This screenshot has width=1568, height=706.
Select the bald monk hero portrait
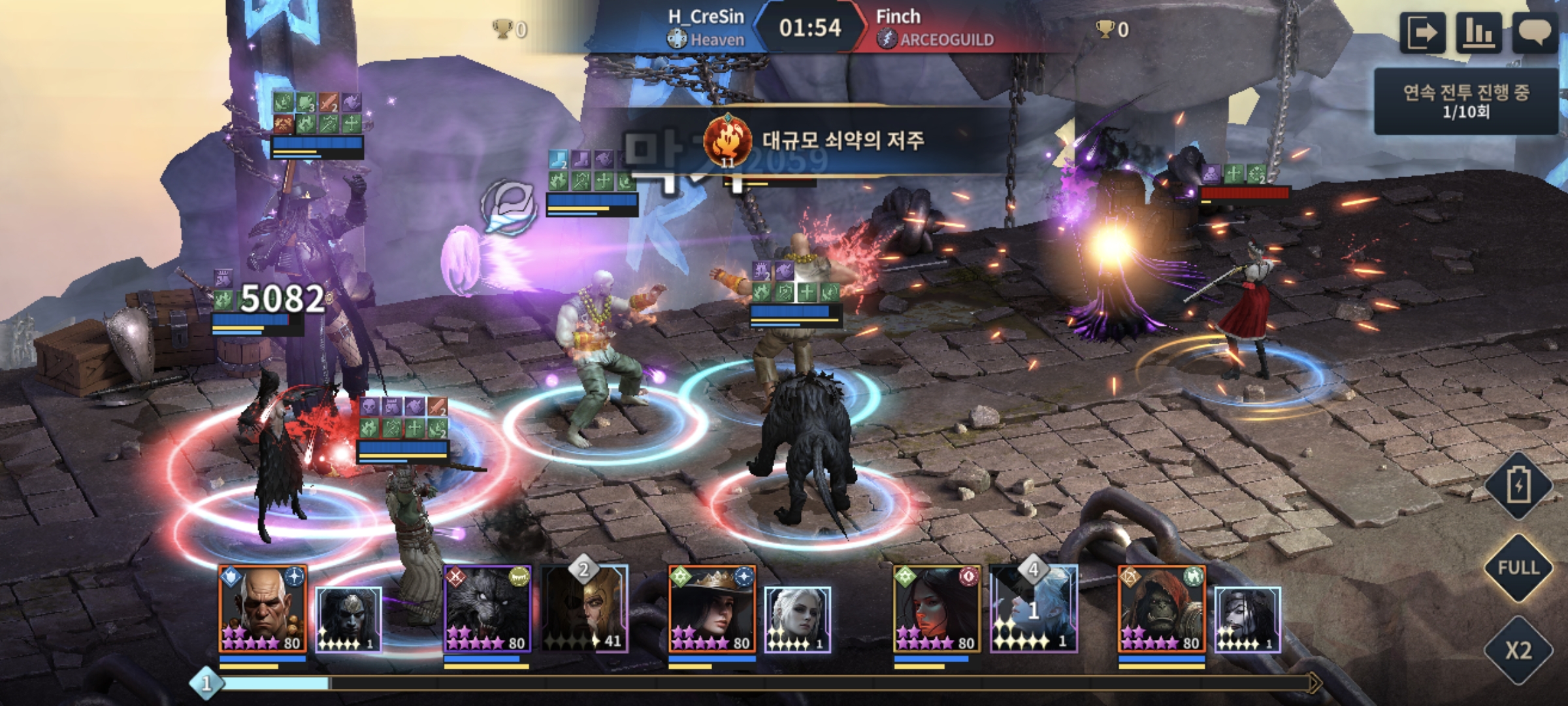(263, 609)
